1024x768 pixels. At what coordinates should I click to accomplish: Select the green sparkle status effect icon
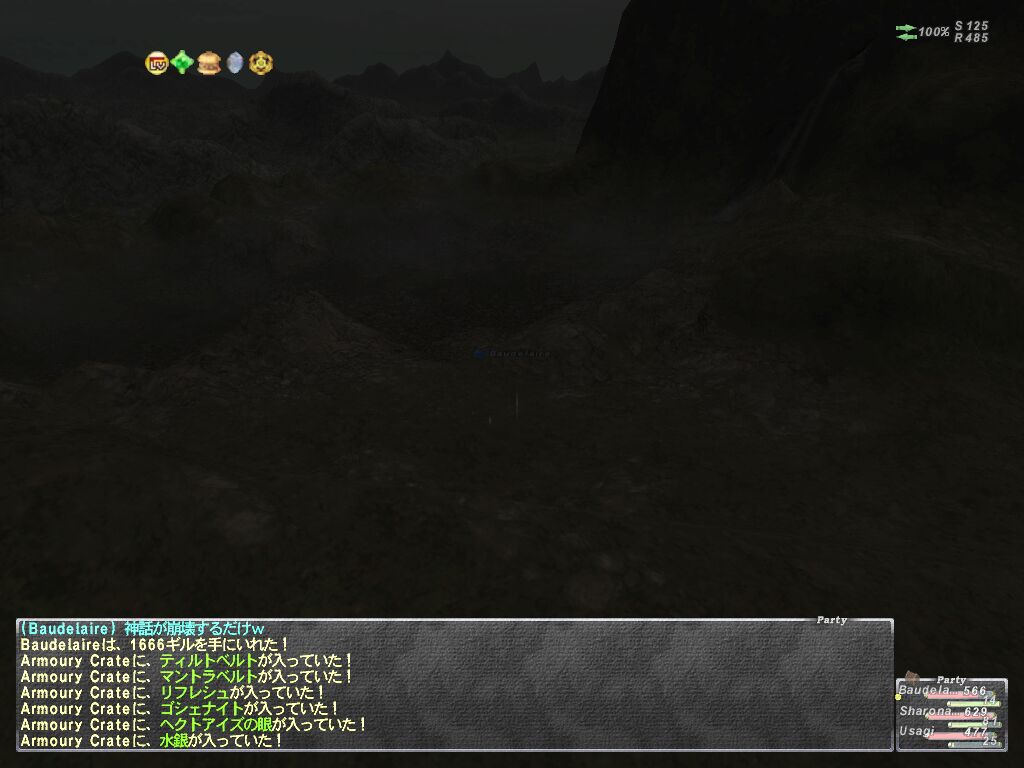[x=182, y=63]
